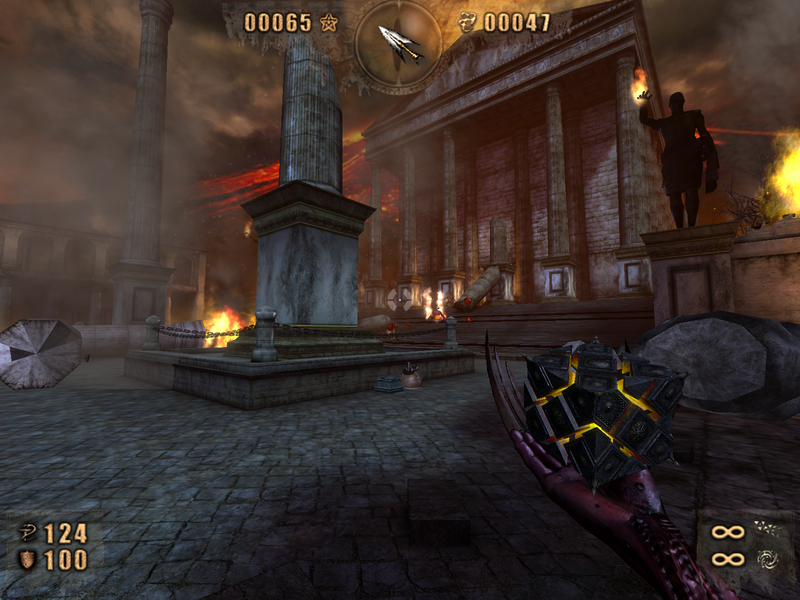Screen dimensions: 800x600
Task: Click the health icon next to 124
Action: (x=27, y=532)
